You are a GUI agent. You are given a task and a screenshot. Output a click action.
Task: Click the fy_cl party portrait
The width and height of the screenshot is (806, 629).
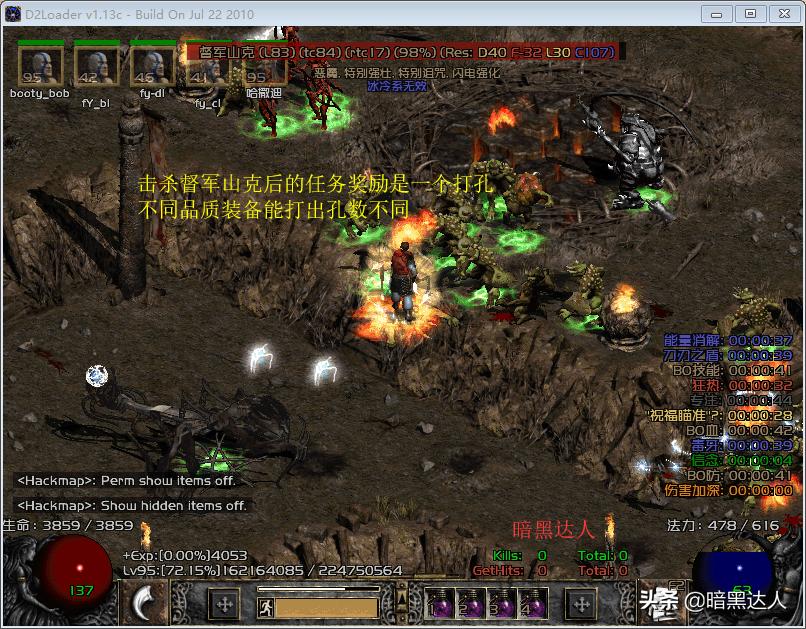207,66
